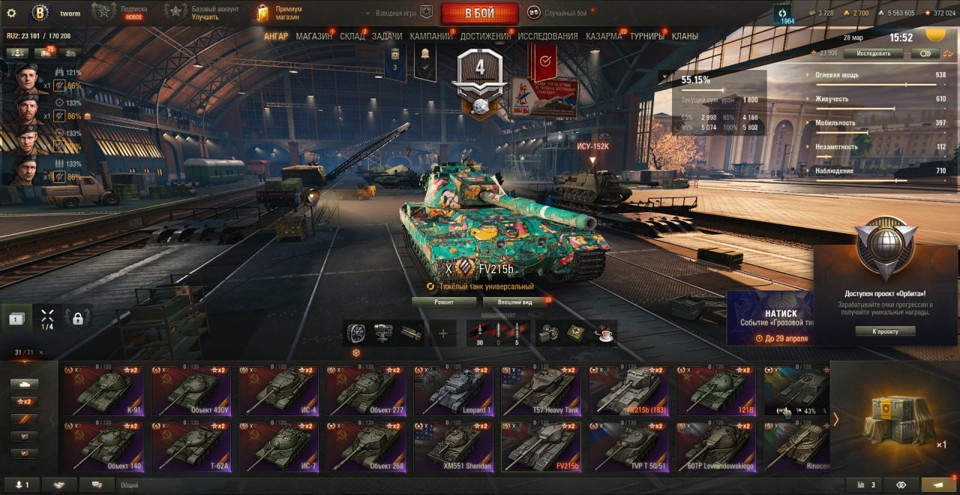Click «К проекту» in the Orbita notification
The width and height of the screenshot is (960, 495).
pos(885,331)
